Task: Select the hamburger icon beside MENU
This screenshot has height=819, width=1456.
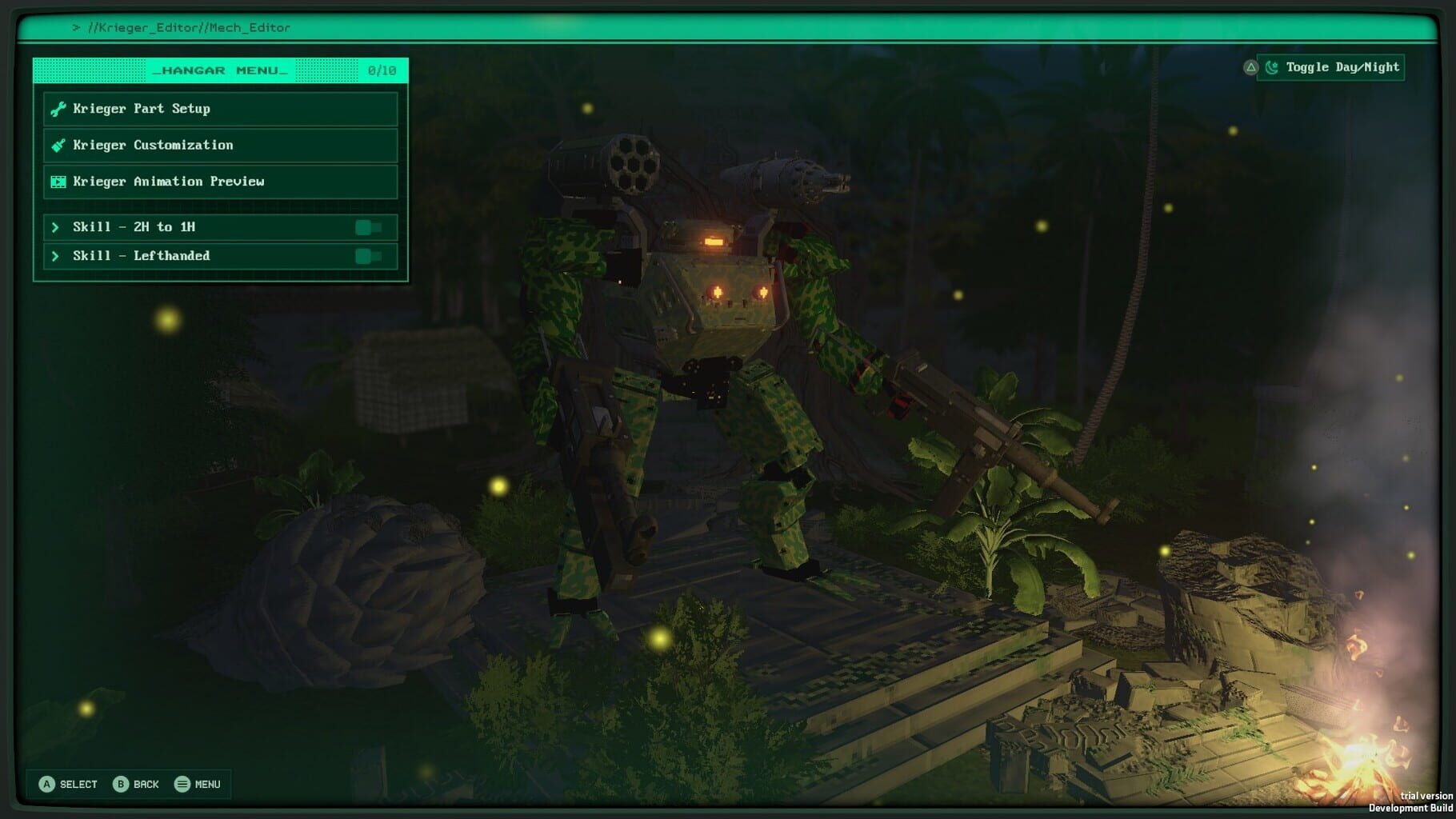Action: (182, 784)
